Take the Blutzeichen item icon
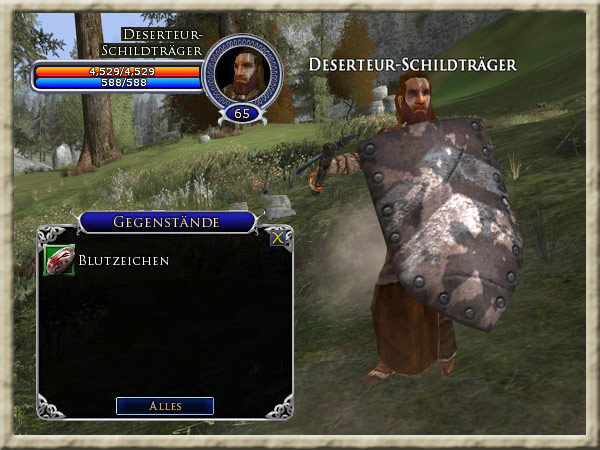 point(59,260)
